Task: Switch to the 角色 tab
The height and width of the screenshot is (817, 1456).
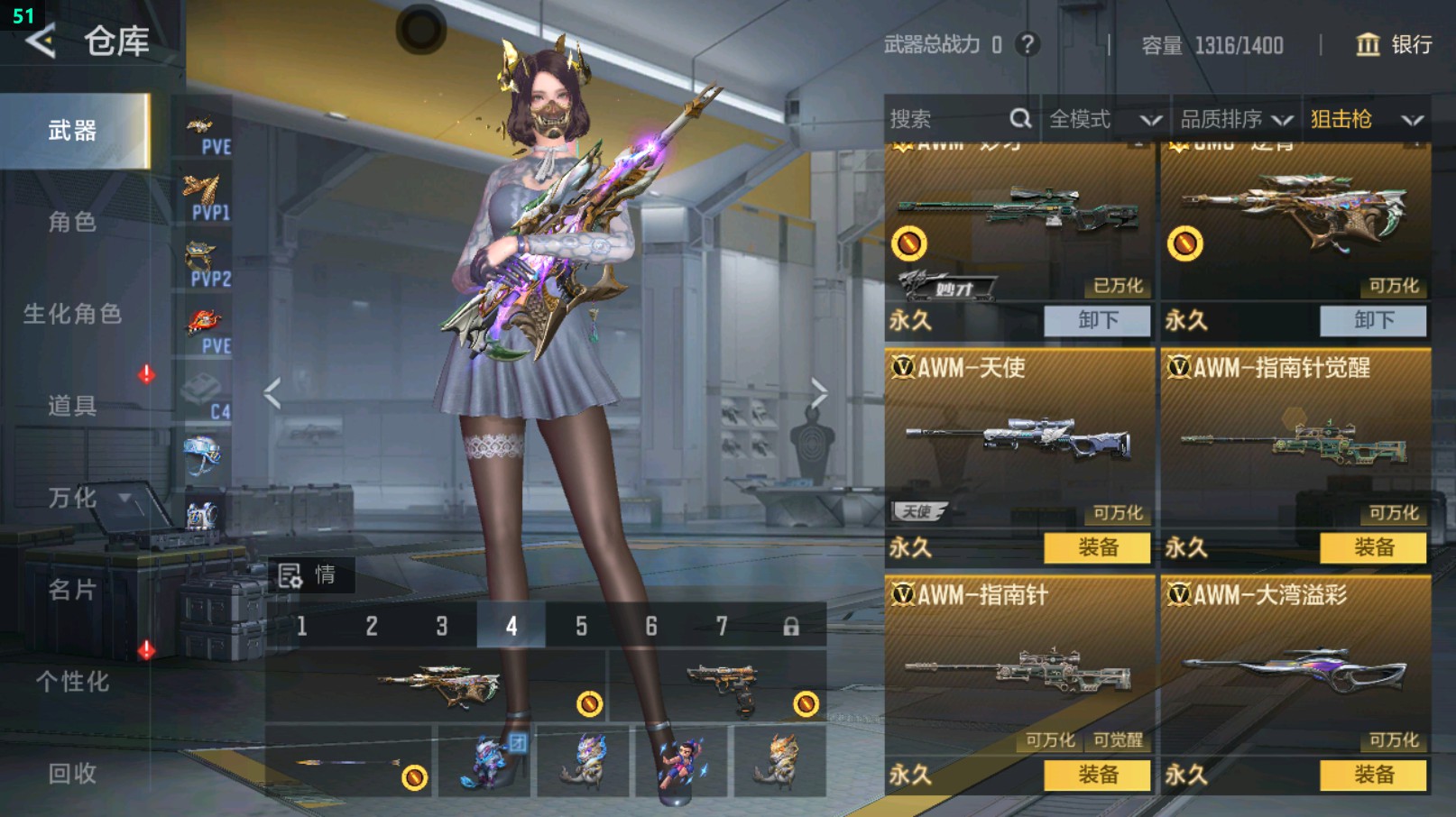Action: point(72,222)
